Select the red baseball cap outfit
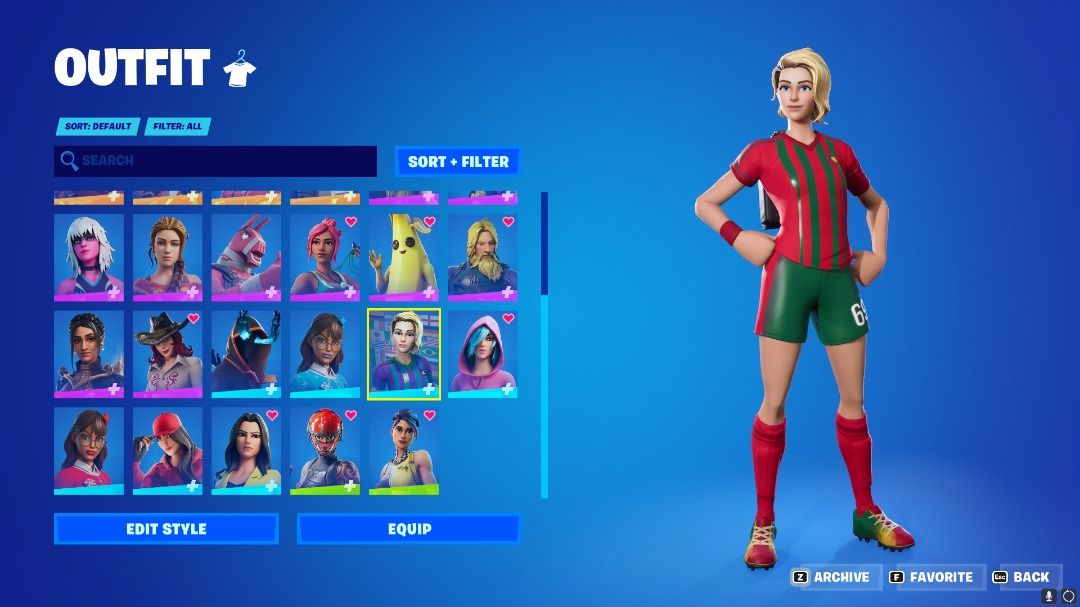The width and height of the screenshot is (1080, 607). [167, 449]
